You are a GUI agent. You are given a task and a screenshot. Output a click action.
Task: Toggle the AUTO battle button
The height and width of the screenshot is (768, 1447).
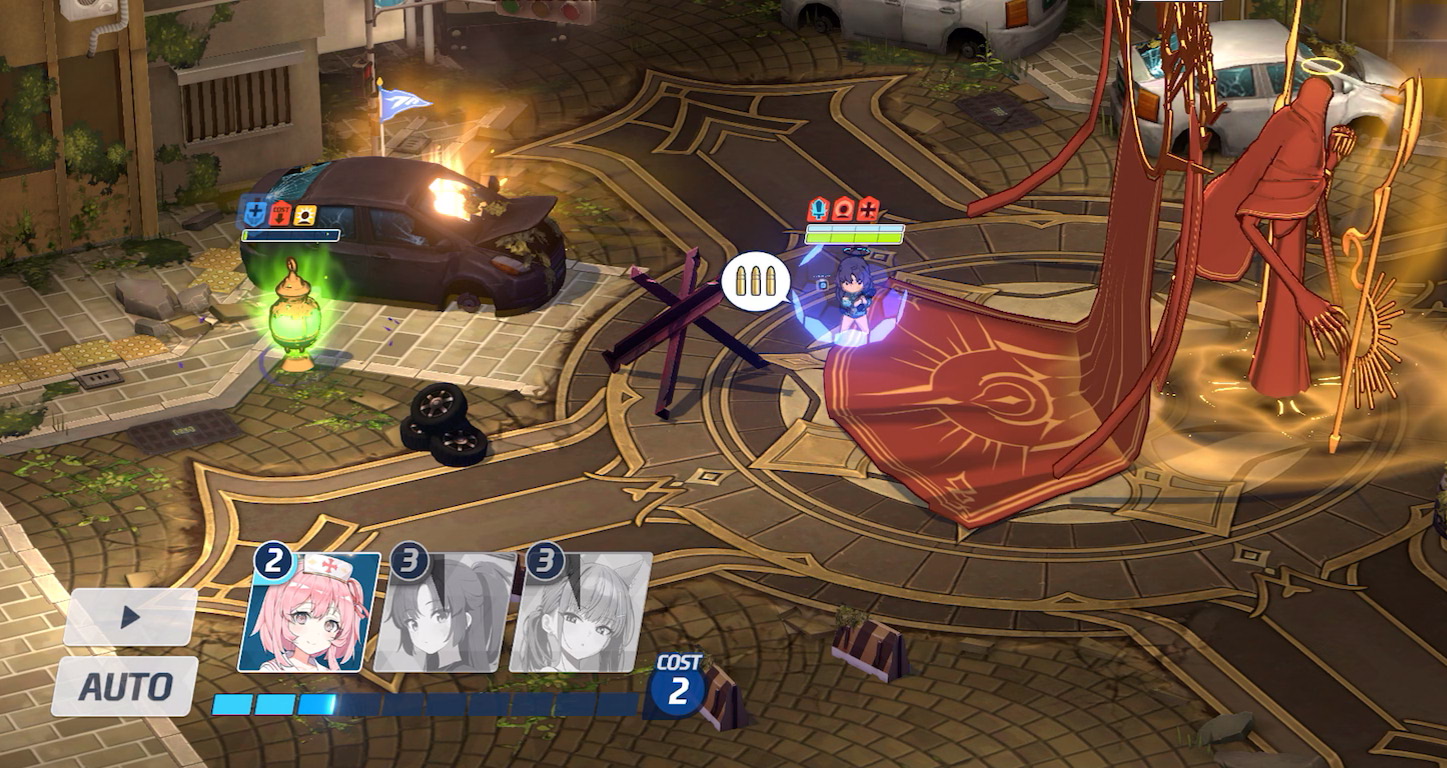[x=125, y=686]
